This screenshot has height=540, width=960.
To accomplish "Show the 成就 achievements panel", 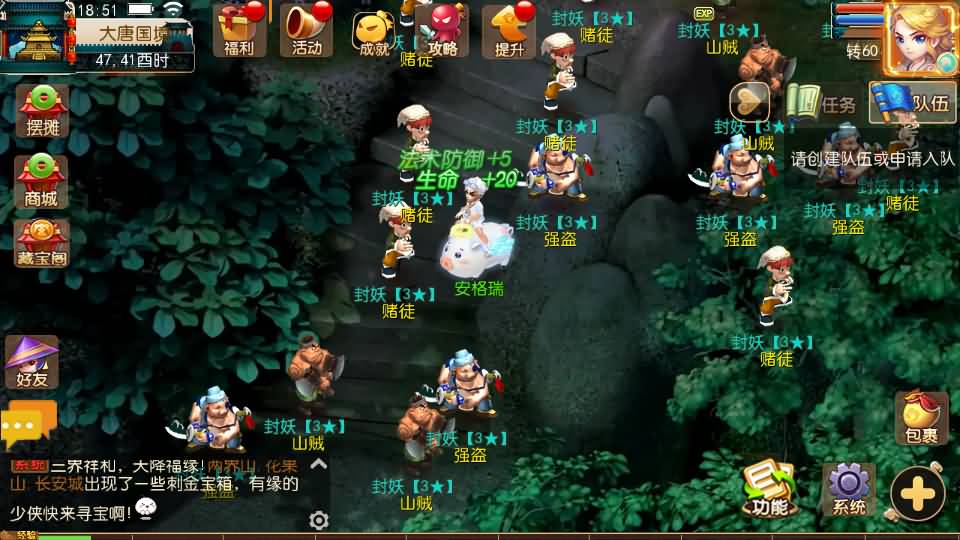I will pyautogui.click(x=372, y=32).
